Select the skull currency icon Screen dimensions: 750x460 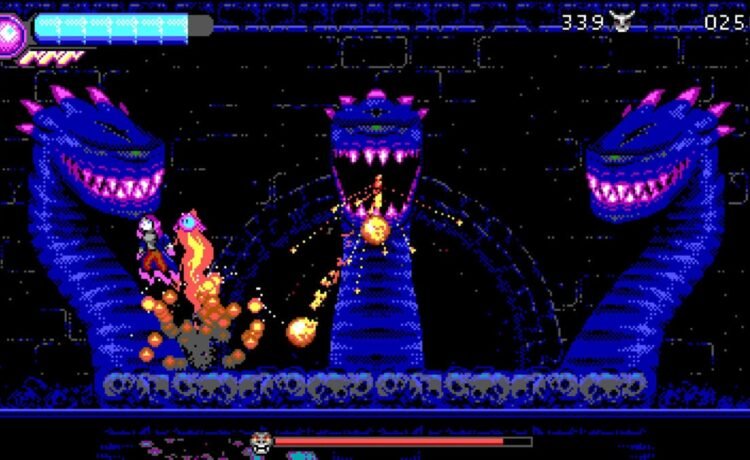click(x=622, y=22)
